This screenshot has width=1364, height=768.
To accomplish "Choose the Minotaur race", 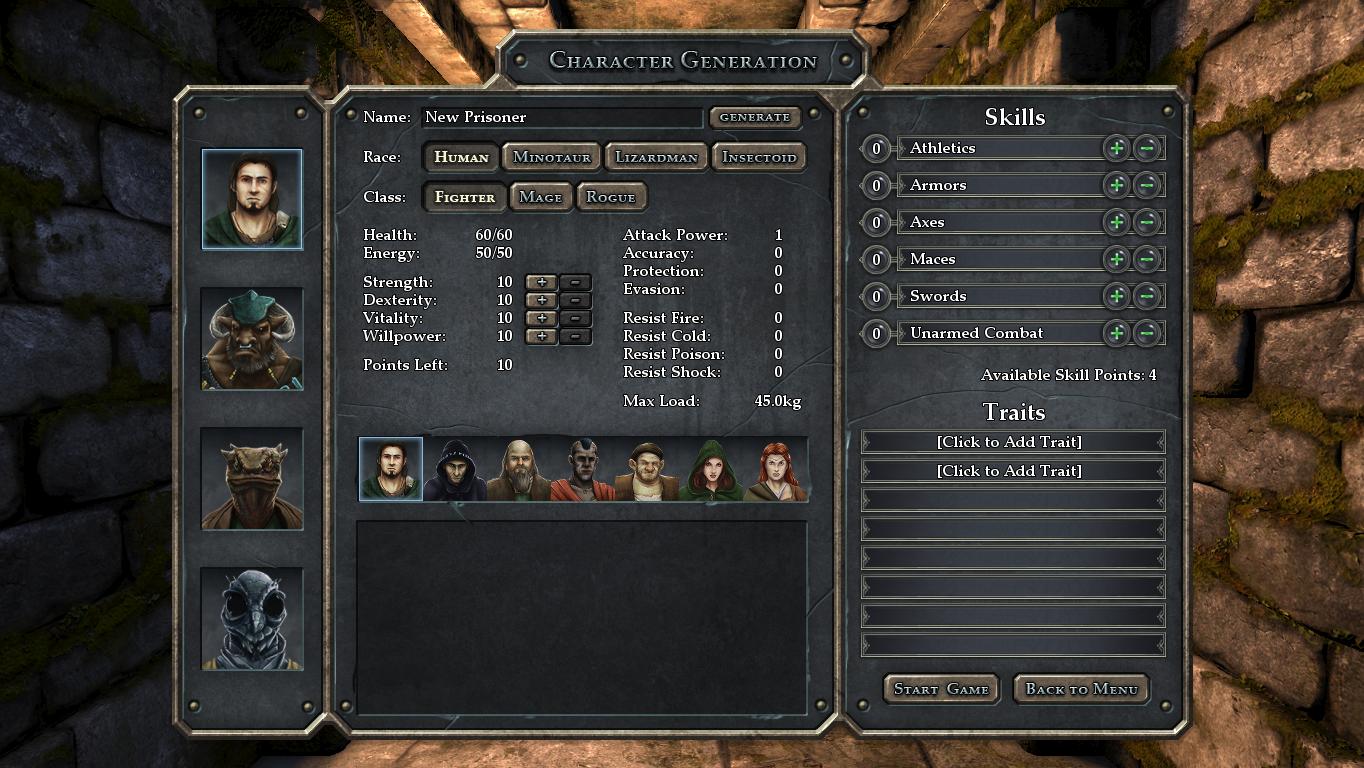I will coord(552,157).
